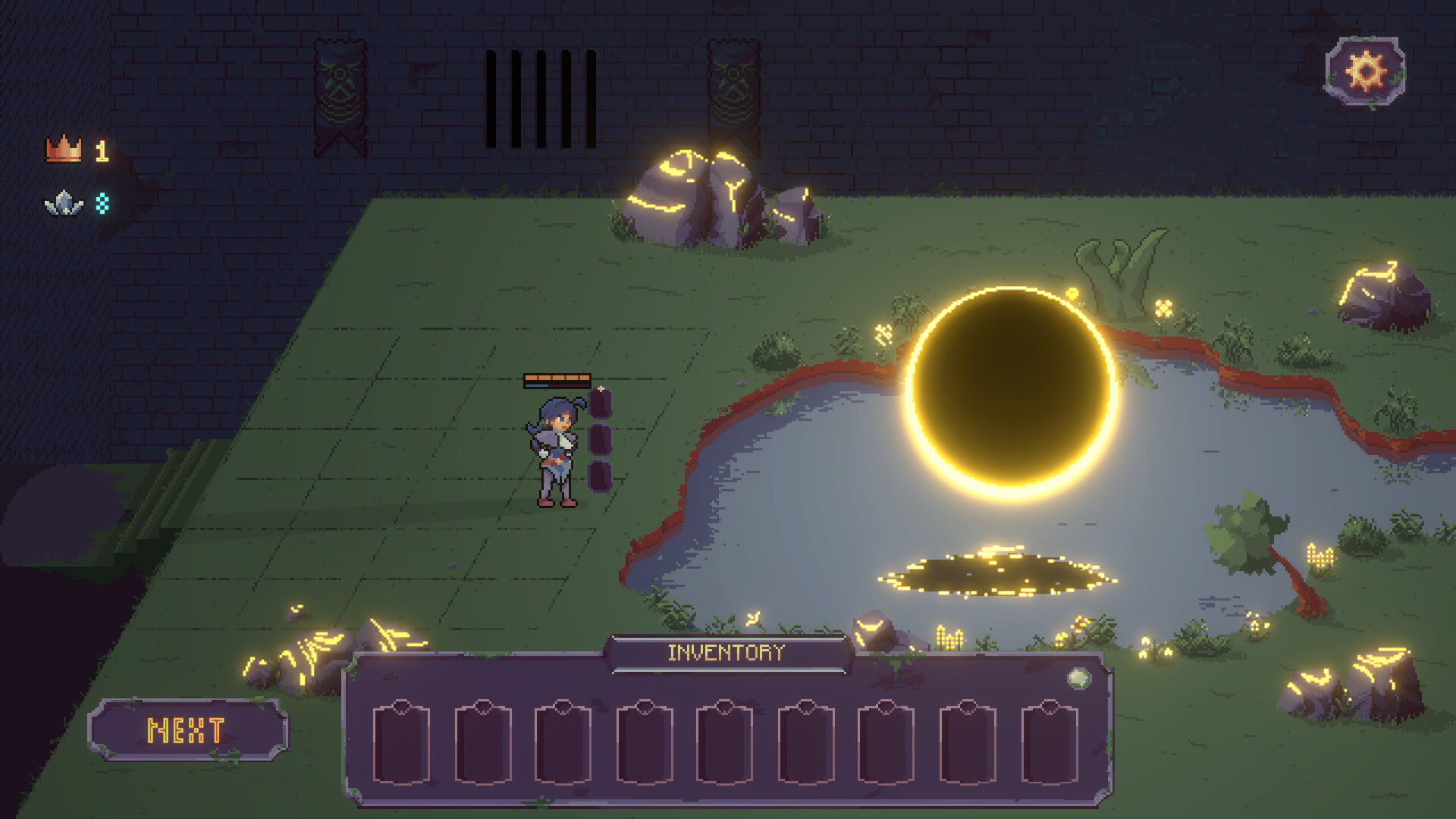Click the right tribal banner

coord(730,87)
